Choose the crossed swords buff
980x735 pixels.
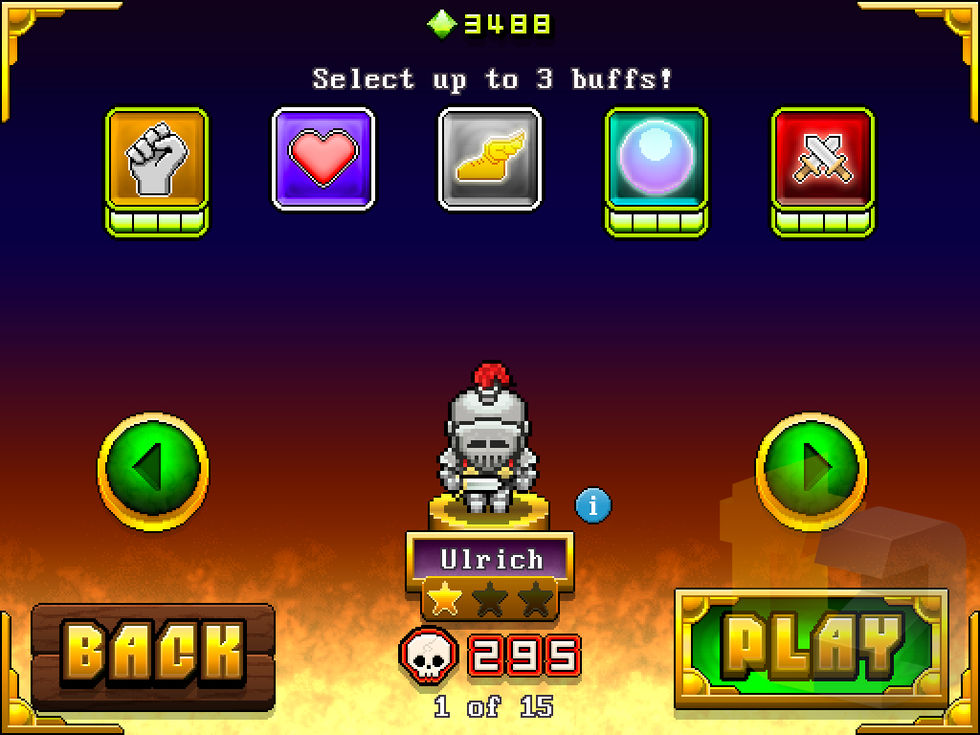(x=822, y=160)
